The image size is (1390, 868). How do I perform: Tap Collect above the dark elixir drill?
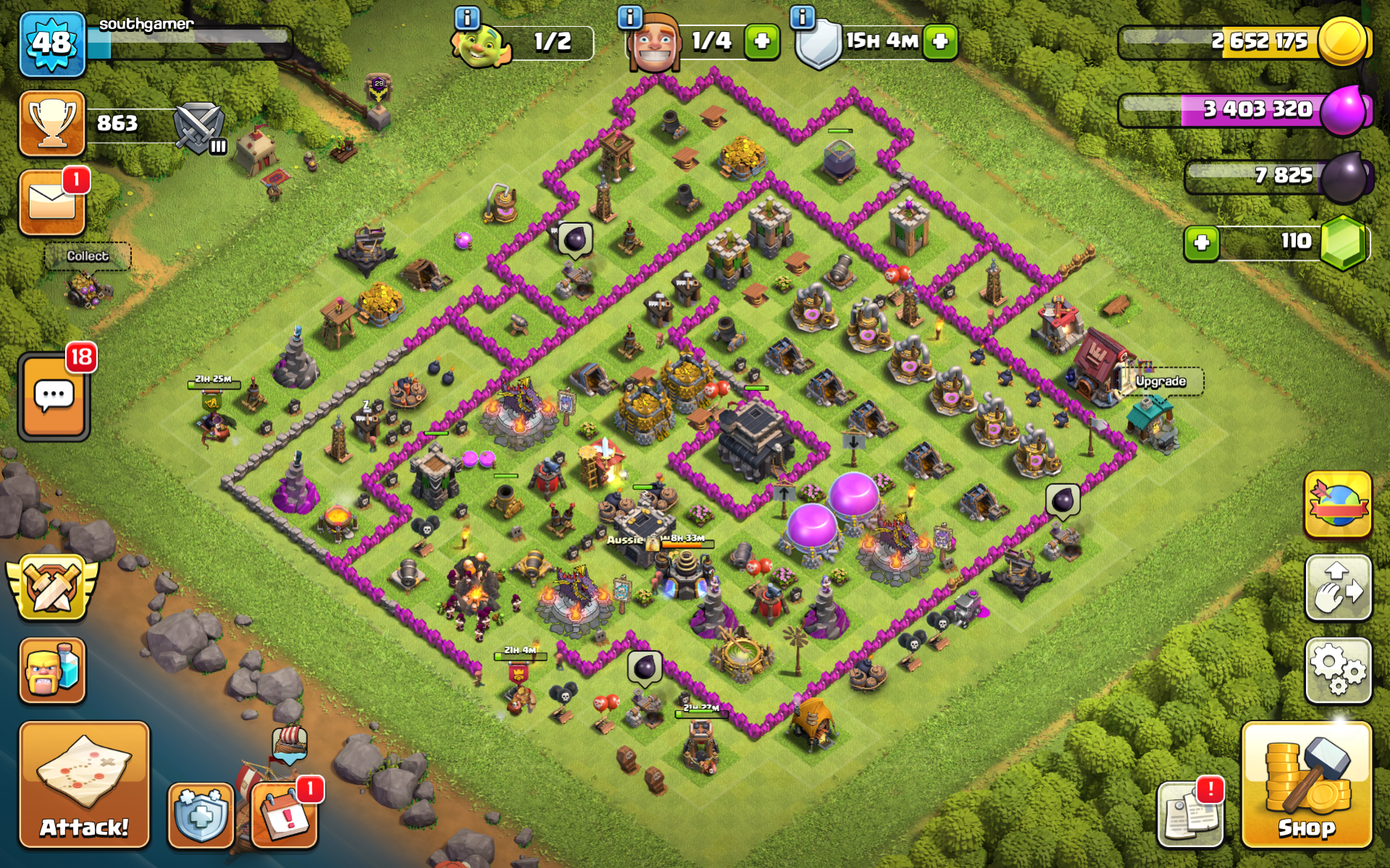click(x=90, y=255)
